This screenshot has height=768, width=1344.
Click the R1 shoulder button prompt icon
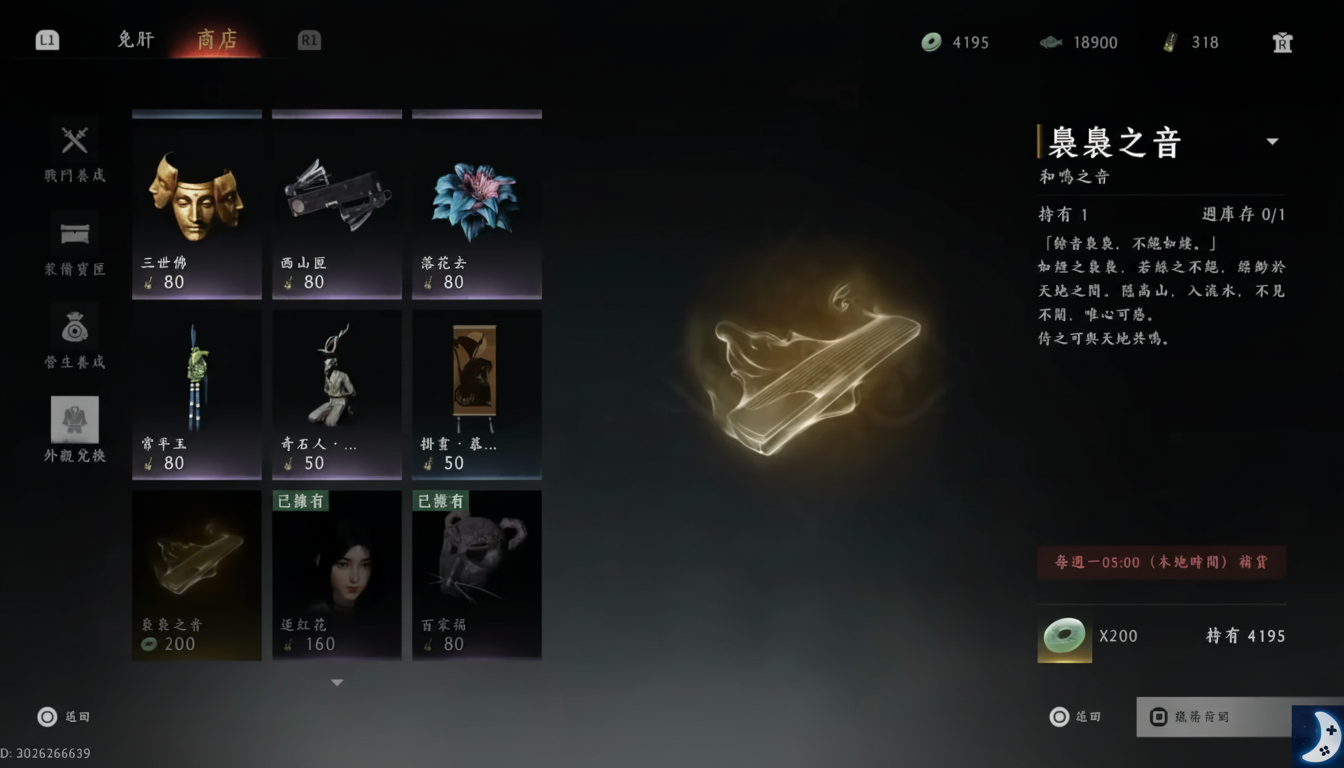point(308,39)
